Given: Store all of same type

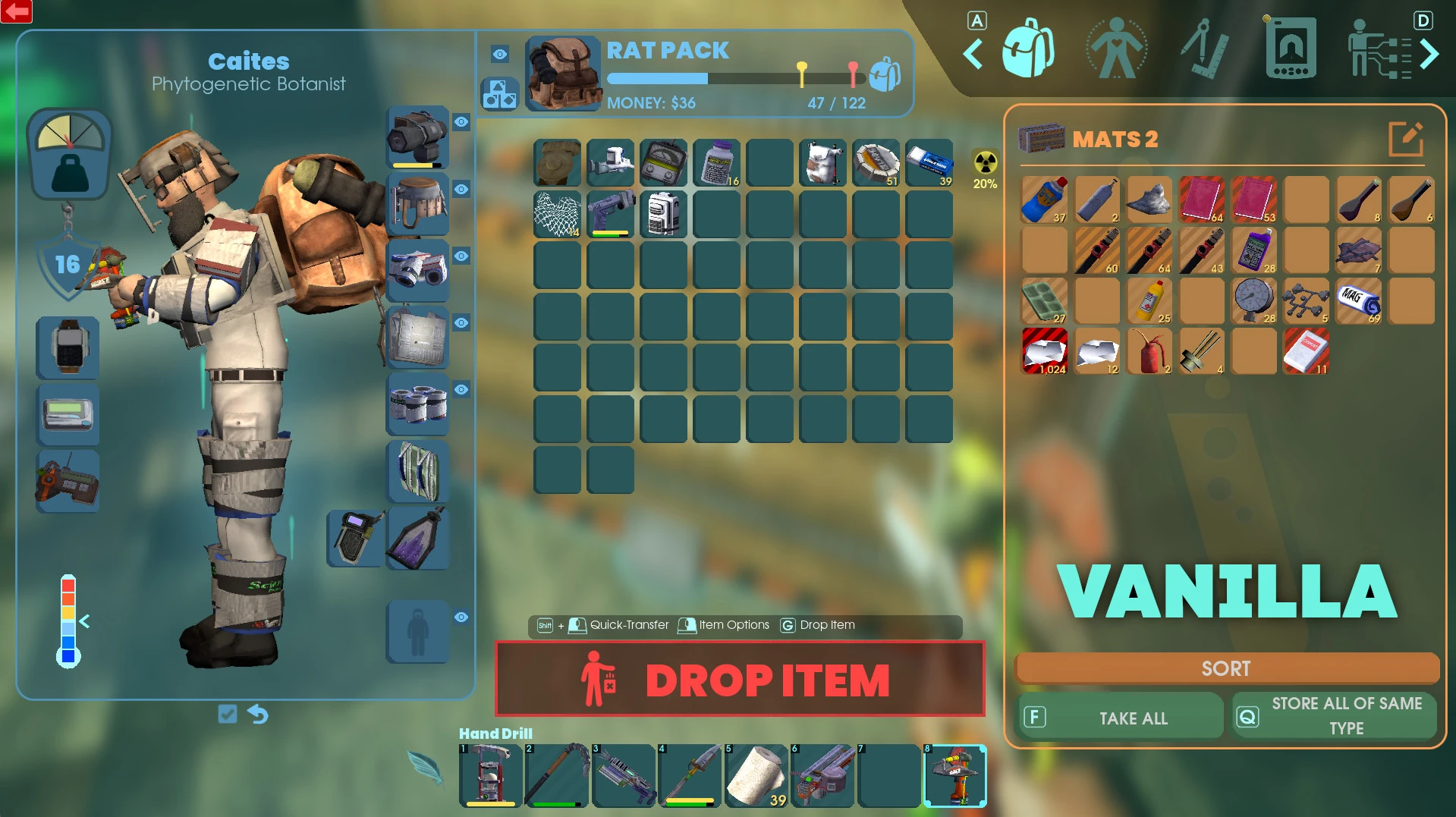Looking at the screenshot, I should tap(1335, 715).
